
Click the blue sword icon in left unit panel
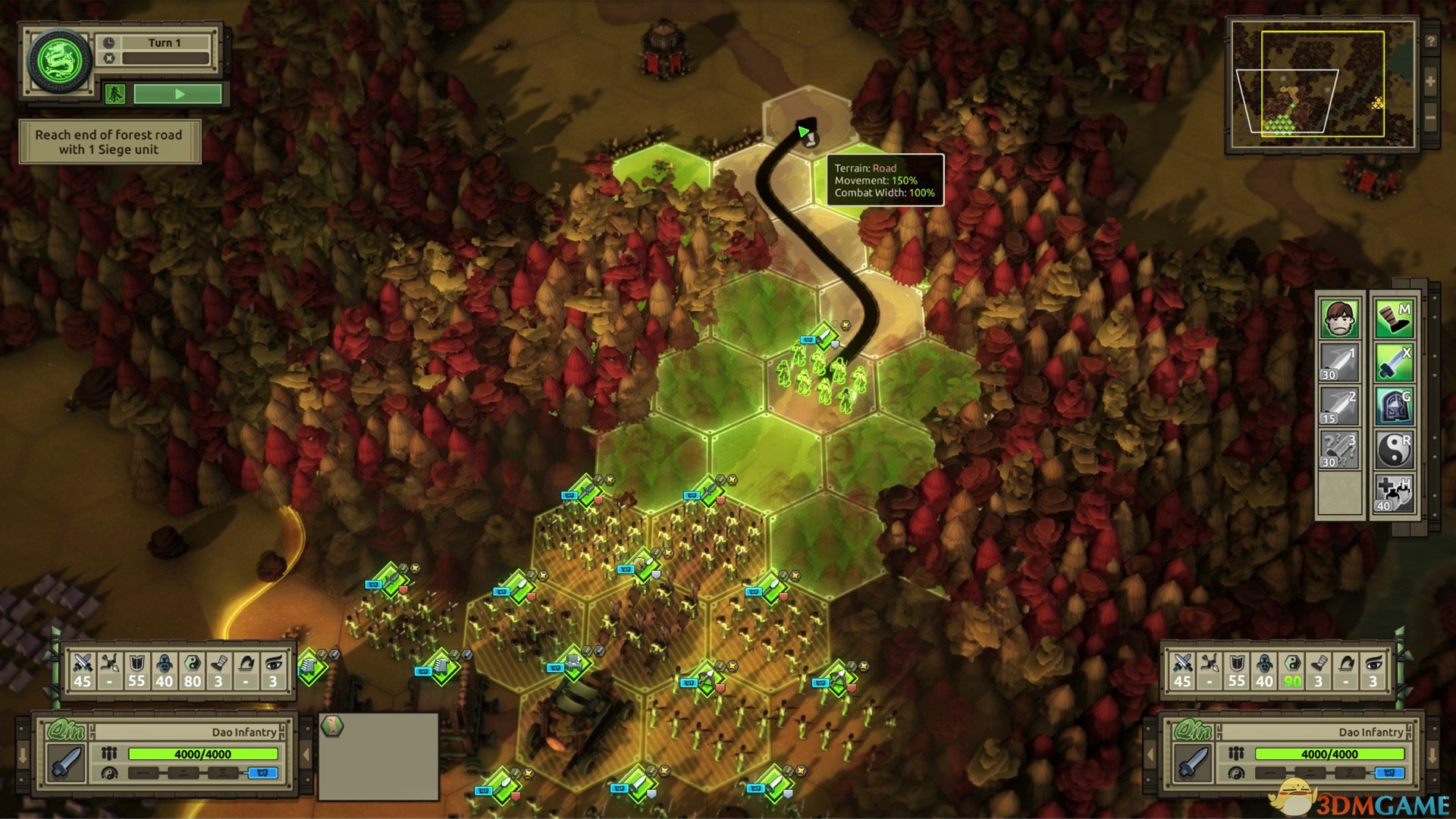point(65,762)
